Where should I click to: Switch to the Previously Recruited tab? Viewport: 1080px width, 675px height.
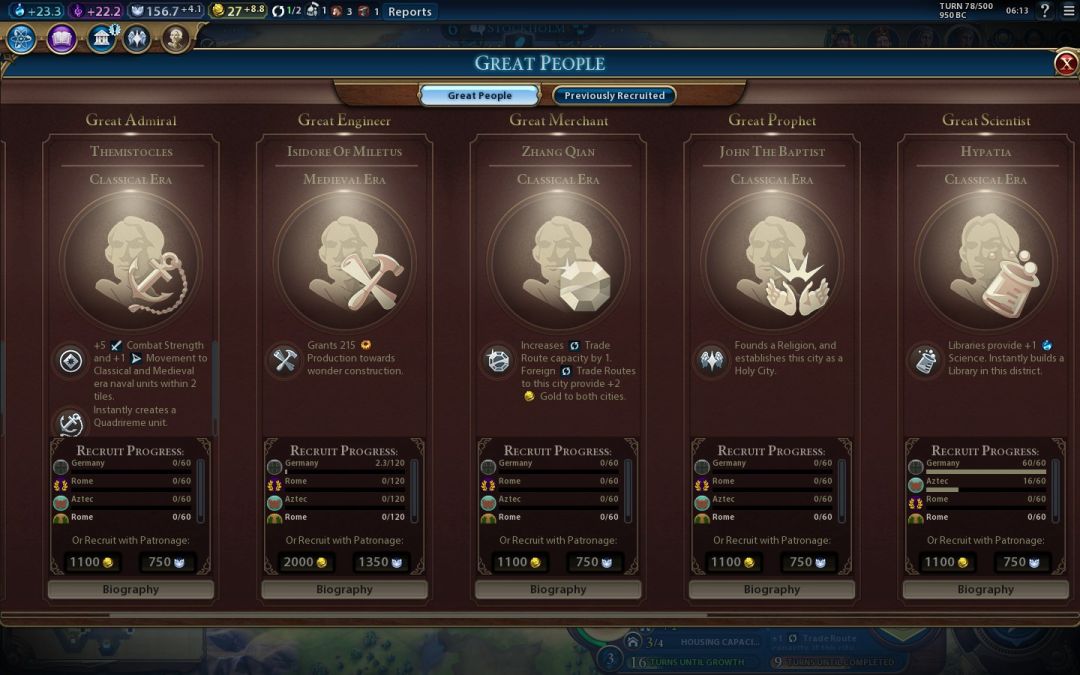614,96
